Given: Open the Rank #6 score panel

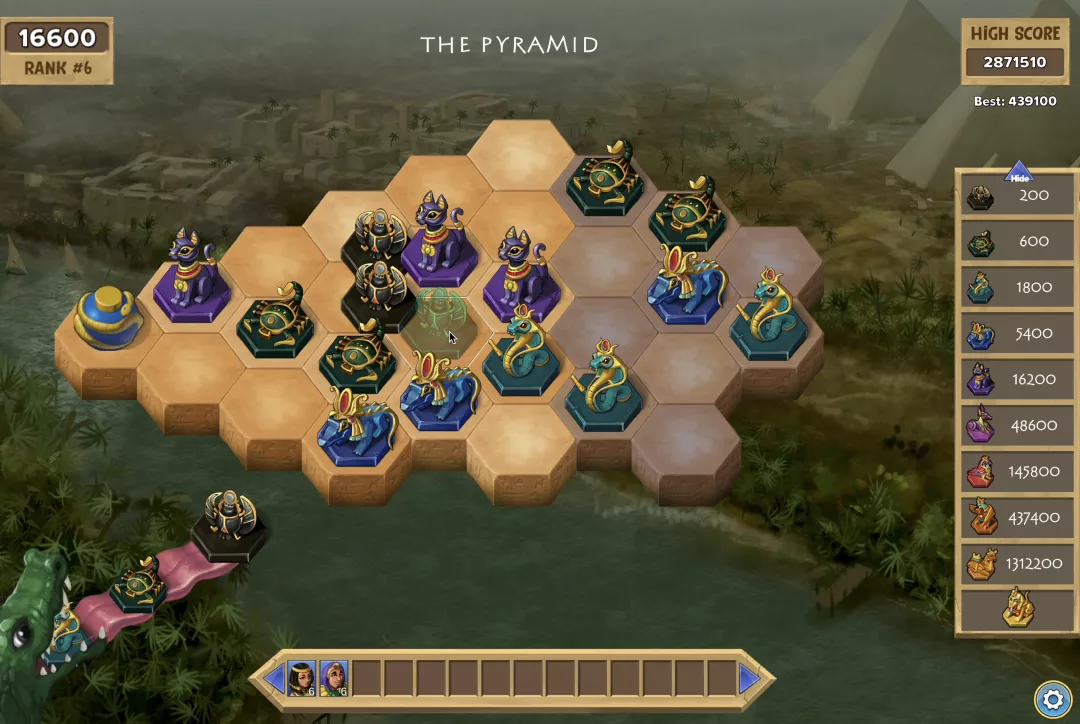Looking at the screenshot, I should click(57, 50).
